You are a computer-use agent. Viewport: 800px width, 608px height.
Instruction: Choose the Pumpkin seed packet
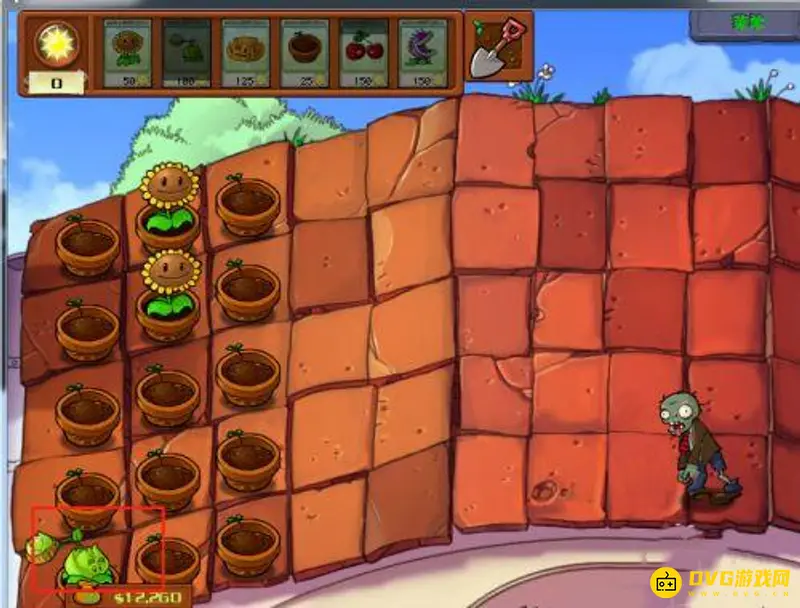pos(246,54)
